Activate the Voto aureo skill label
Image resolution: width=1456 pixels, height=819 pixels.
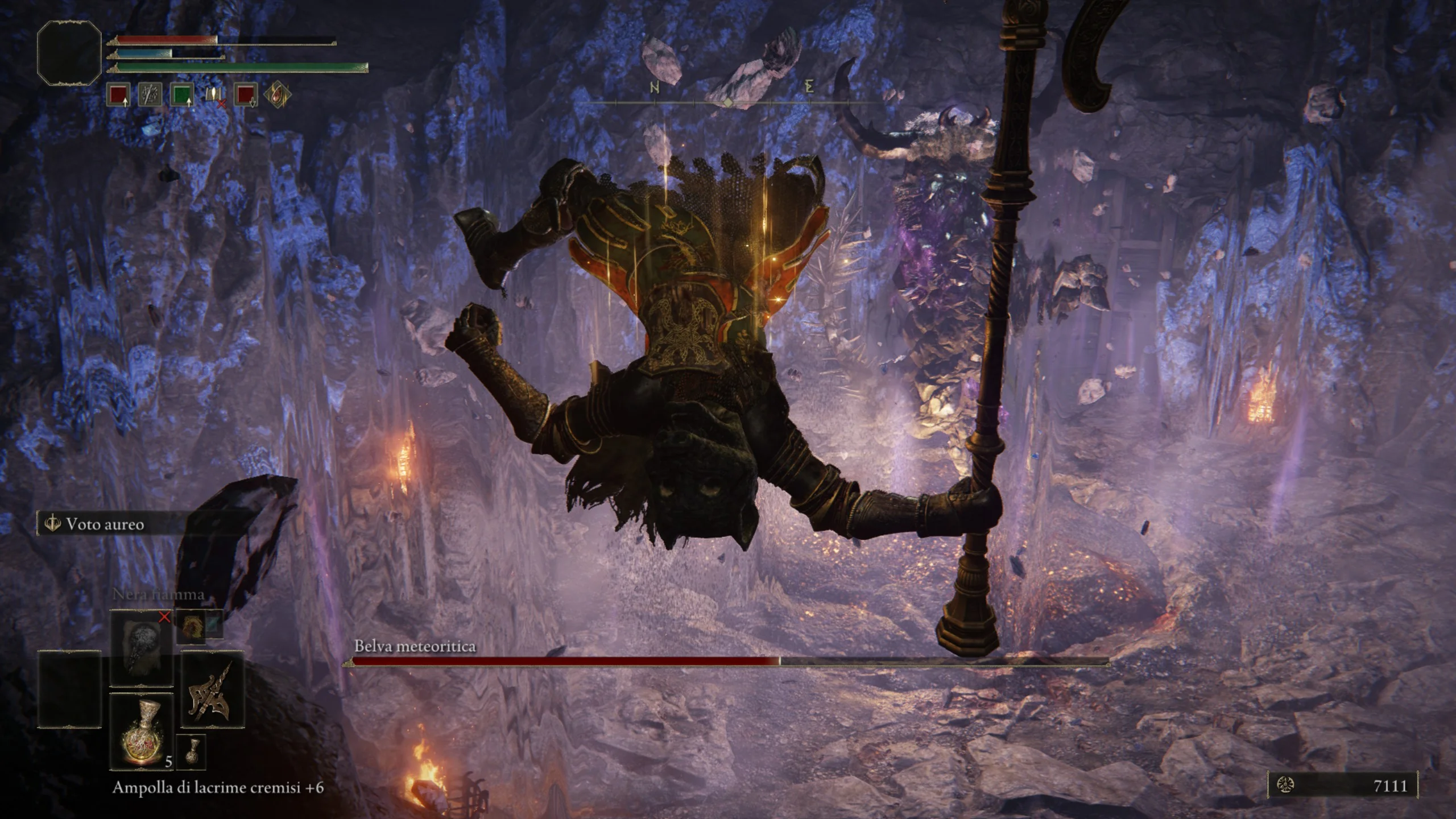105,524
